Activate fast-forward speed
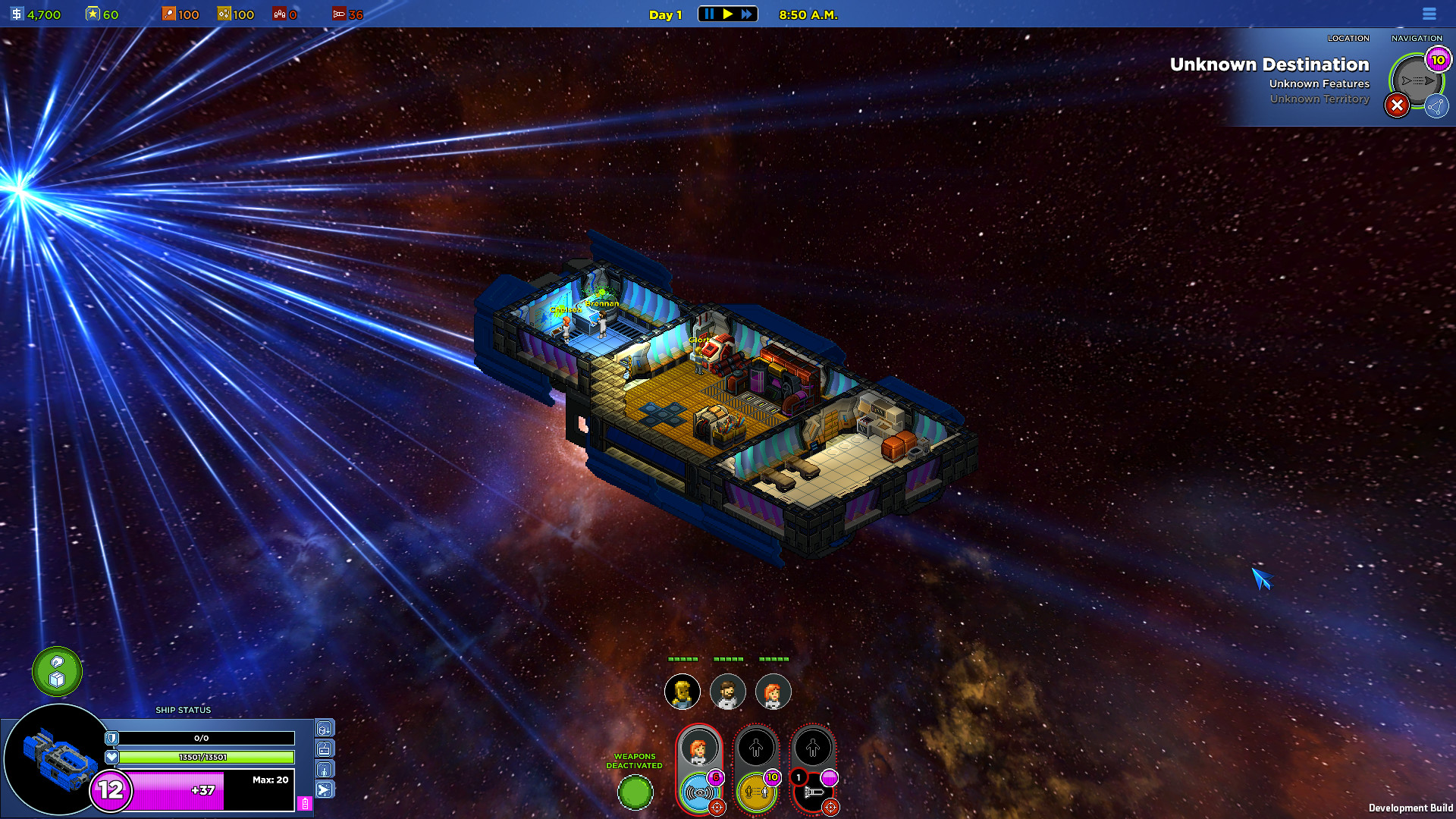 click(747, 14)
